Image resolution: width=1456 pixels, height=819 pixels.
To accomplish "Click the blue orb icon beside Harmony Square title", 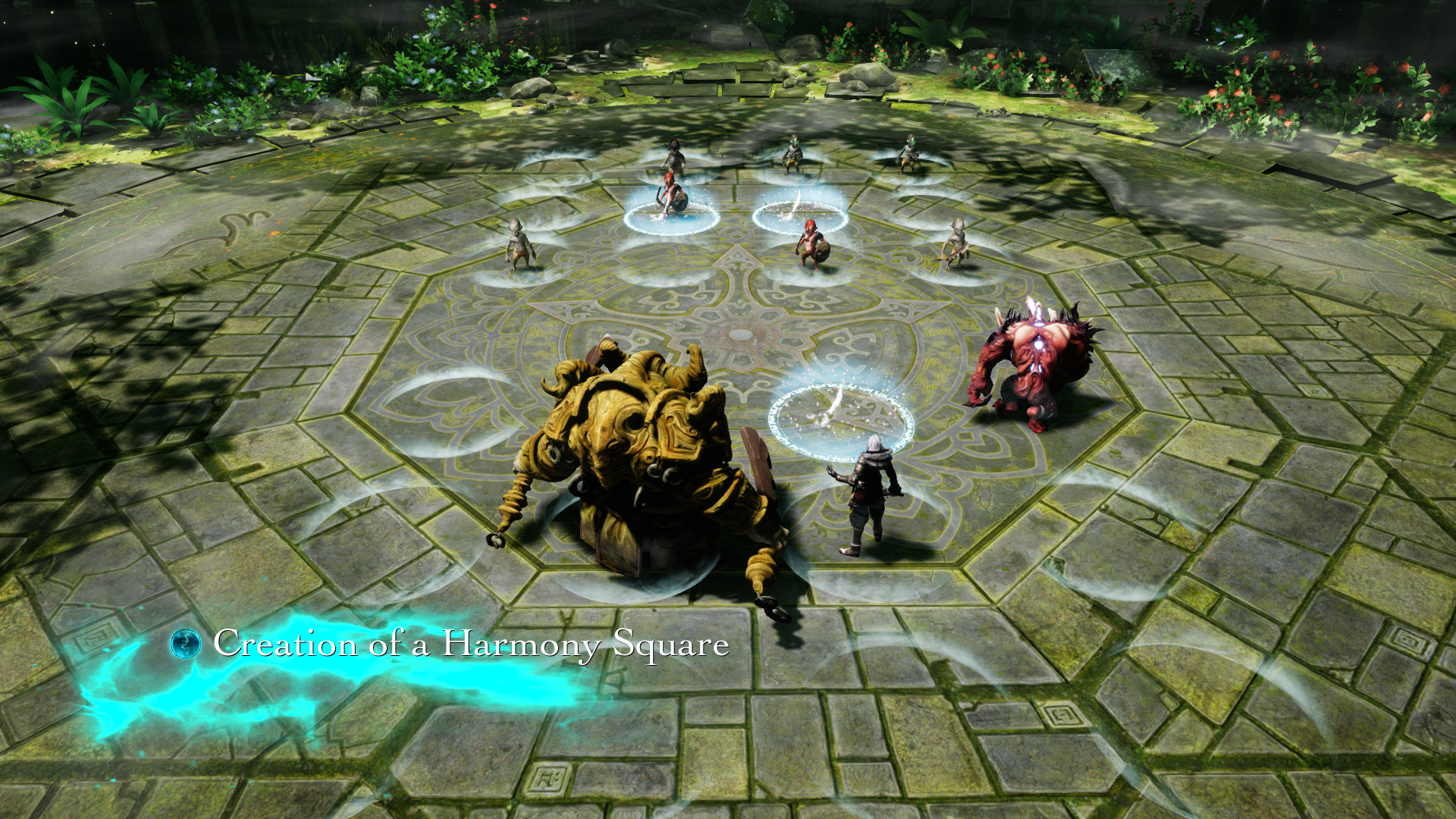I will coord(186,644).
